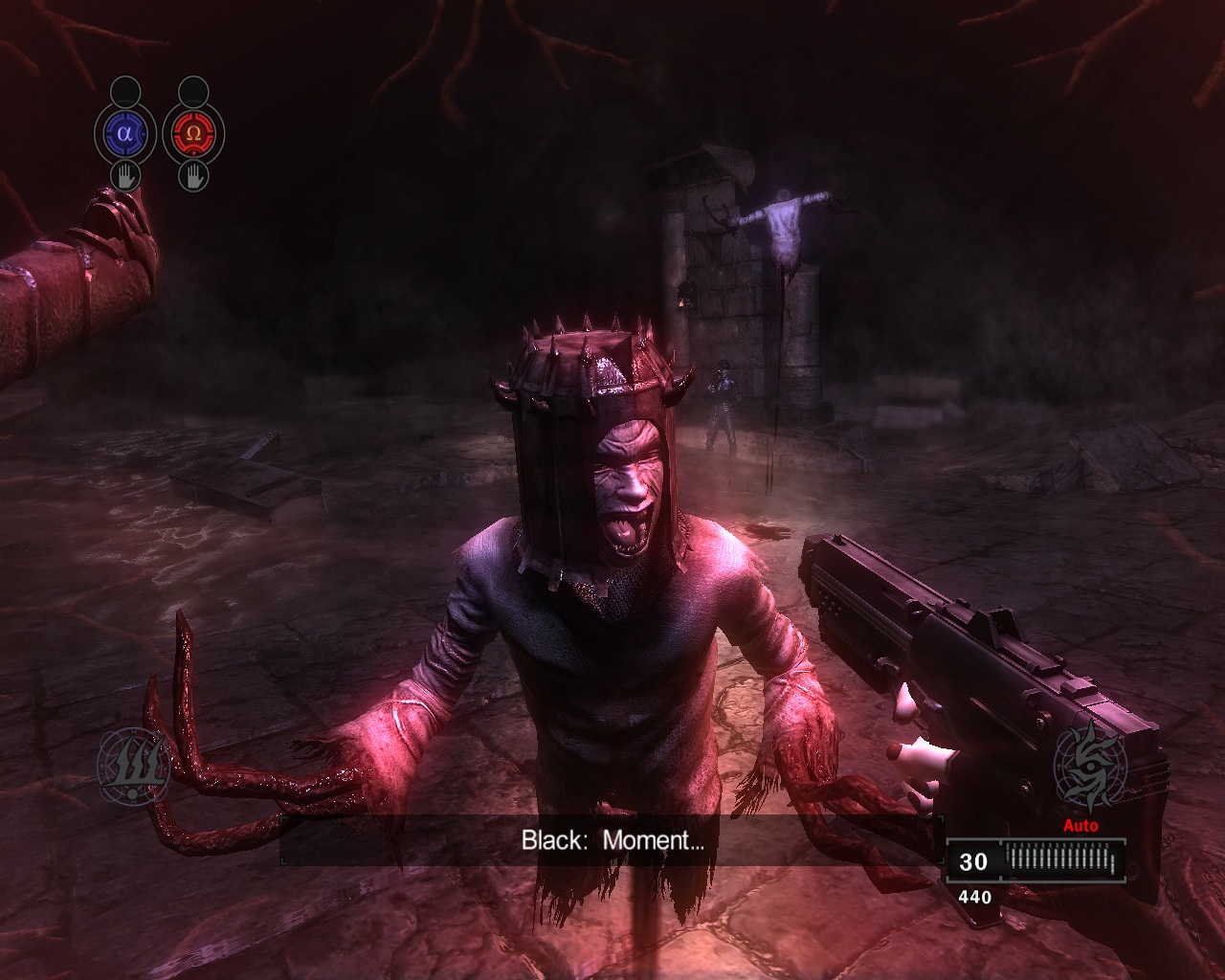The width and height of the screenshot is (1225, 980).
Task: Select the red Omega squad icon
Action: click(193, 134)
